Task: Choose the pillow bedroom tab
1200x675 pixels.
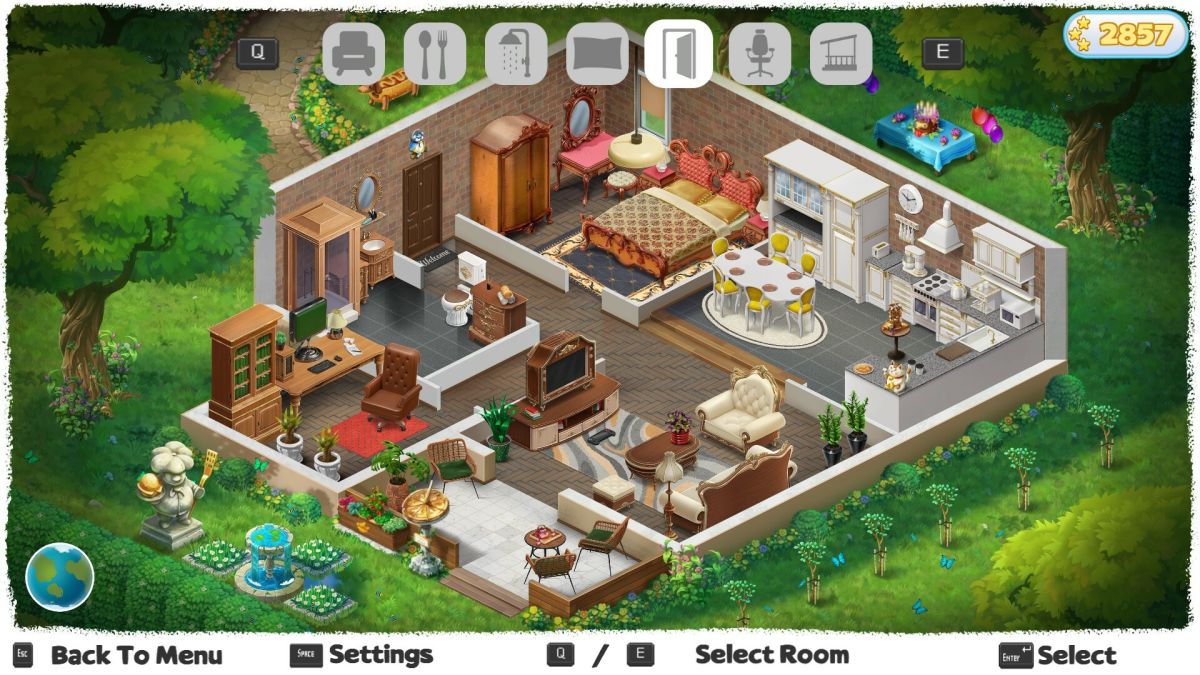Action: click(597, 54)
